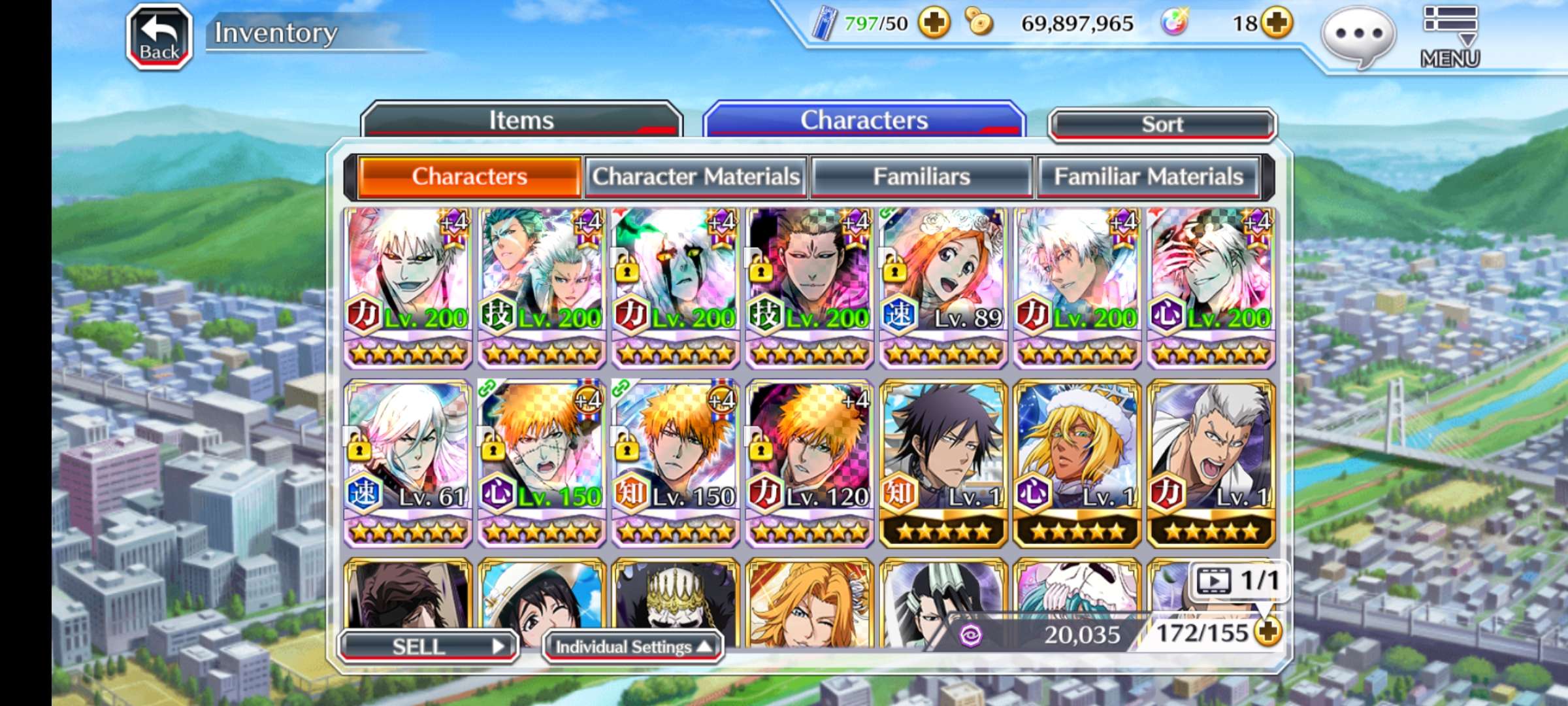Screen dimensions: 1568x706
Task: Expand Individual Settings
Action: (x=632, y=647)
